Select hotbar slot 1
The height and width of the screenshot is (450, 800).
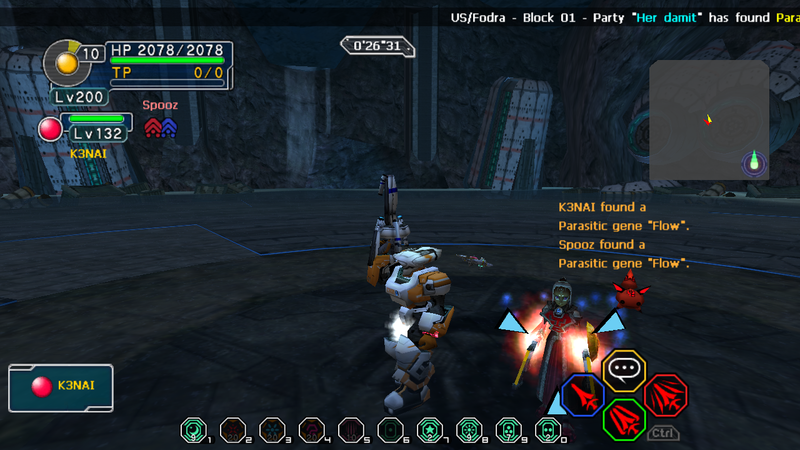[x=191, y=430]
